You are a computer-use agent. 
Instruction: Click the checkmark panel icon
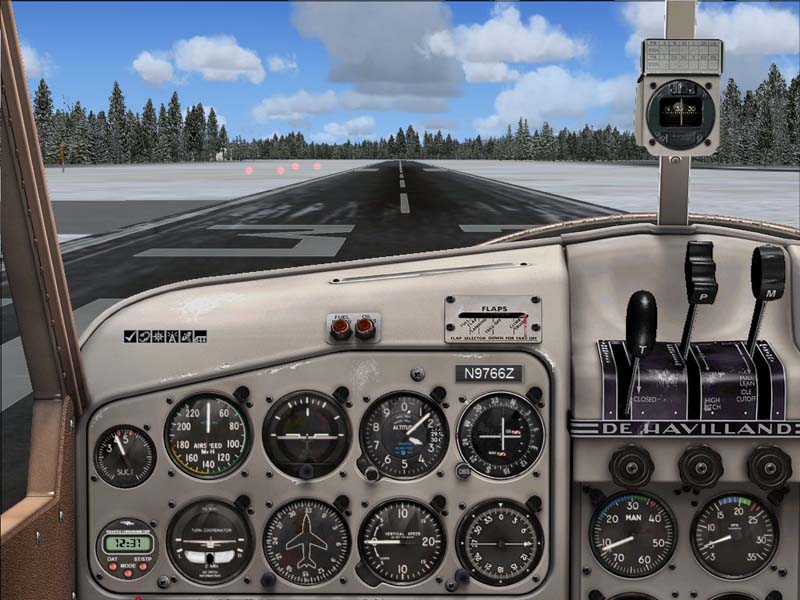pos(130,337)
